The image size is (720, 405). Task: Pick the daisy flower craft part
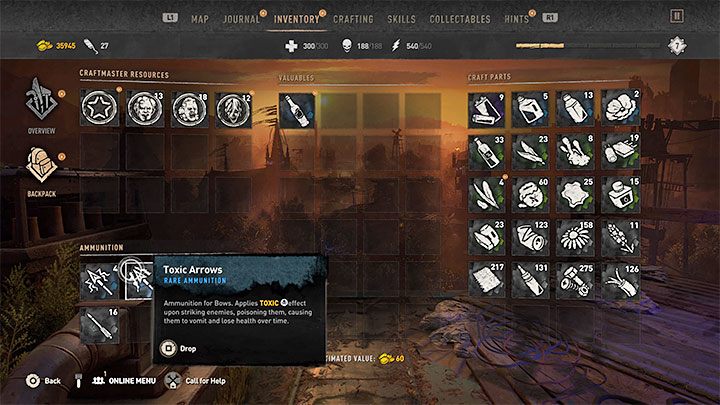[577, 237]
